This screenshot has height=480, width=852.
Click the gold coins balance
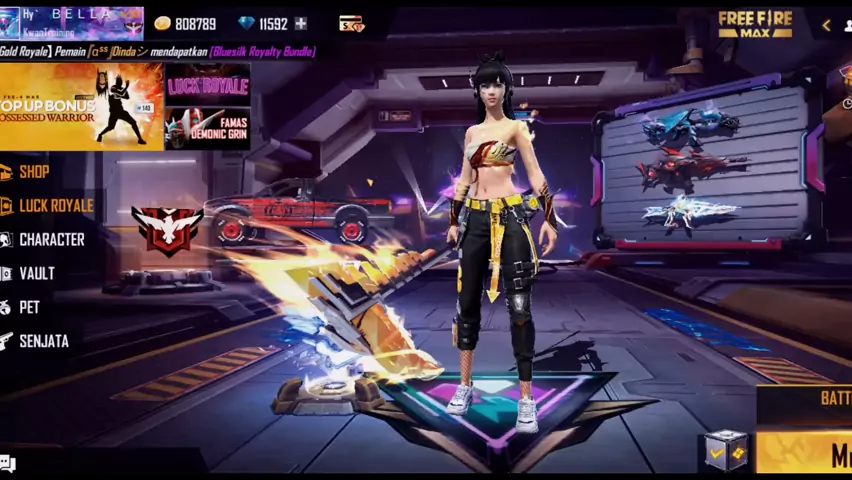click(x=185, y=23)
